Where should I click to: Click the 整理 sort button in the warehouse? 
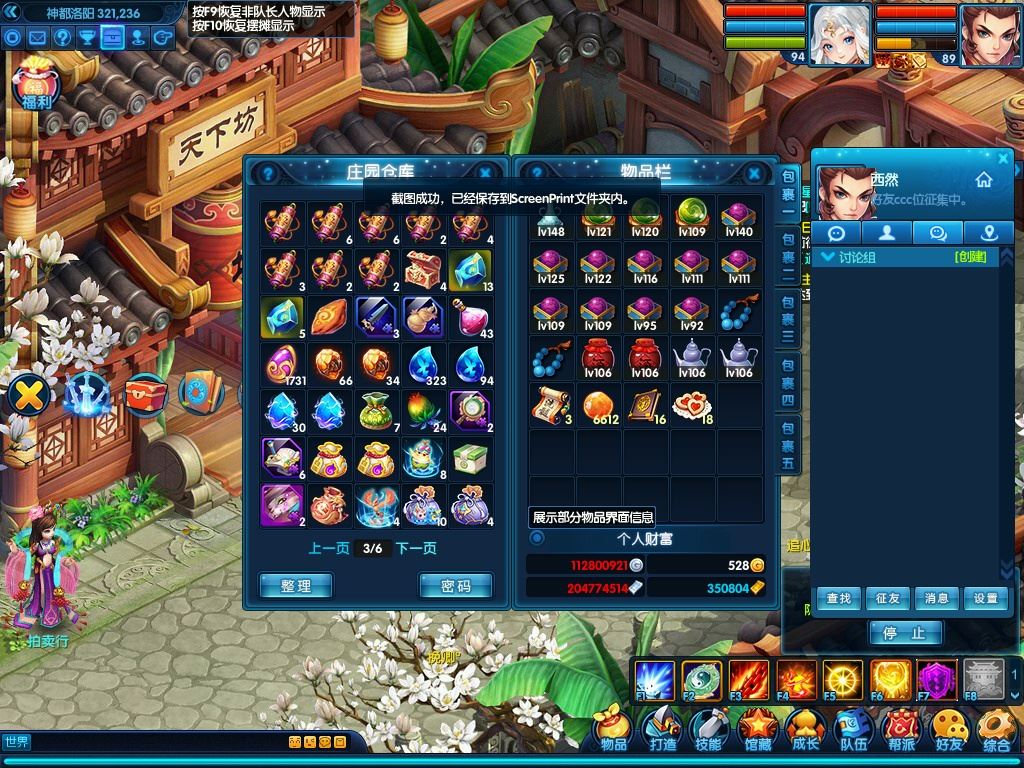point(296,586)
